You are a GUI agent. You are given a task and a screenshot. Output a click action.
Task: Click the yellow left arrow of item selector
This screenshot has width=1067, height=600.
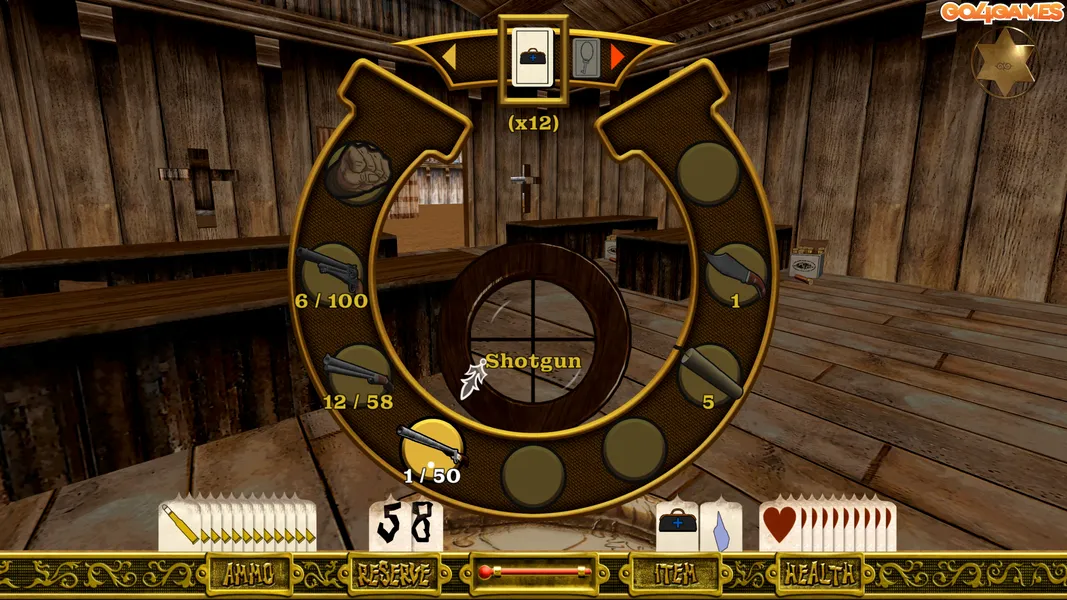point(448,58)
